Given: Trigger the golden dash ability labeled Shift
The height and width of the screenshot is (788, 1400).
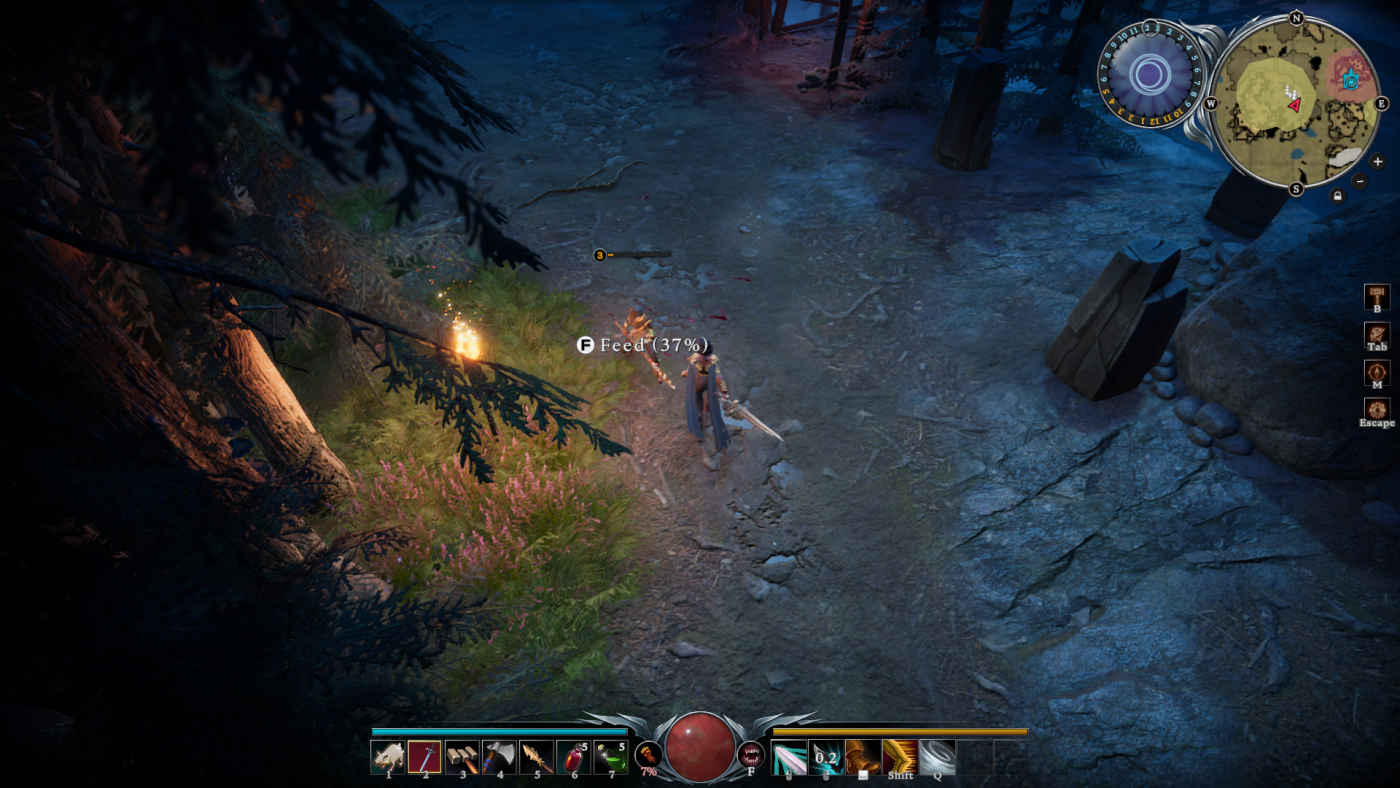Looking at the screenshot, I should point(900,757).
